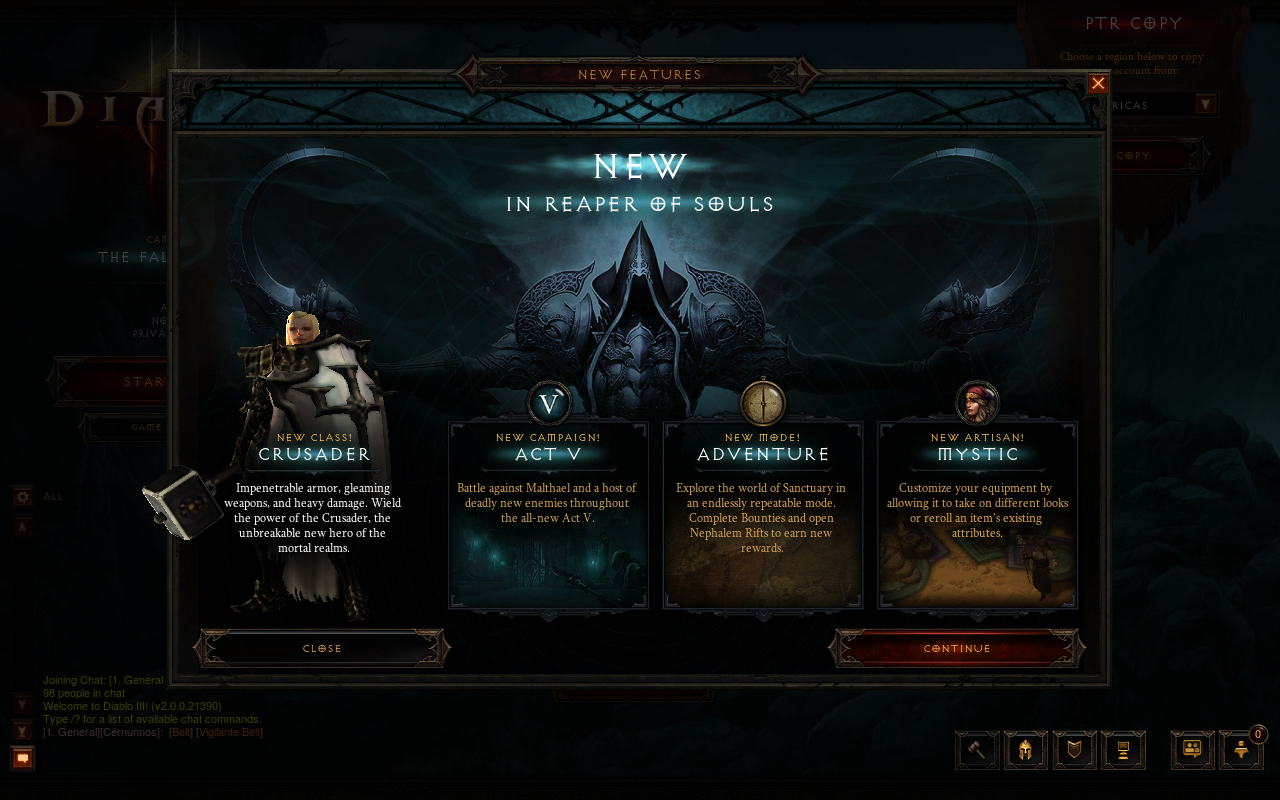The height and width of the screenshot is (800, 1280).
Task: Open Communities via the chat-bubble people icon
Action: coord(1191,750)
